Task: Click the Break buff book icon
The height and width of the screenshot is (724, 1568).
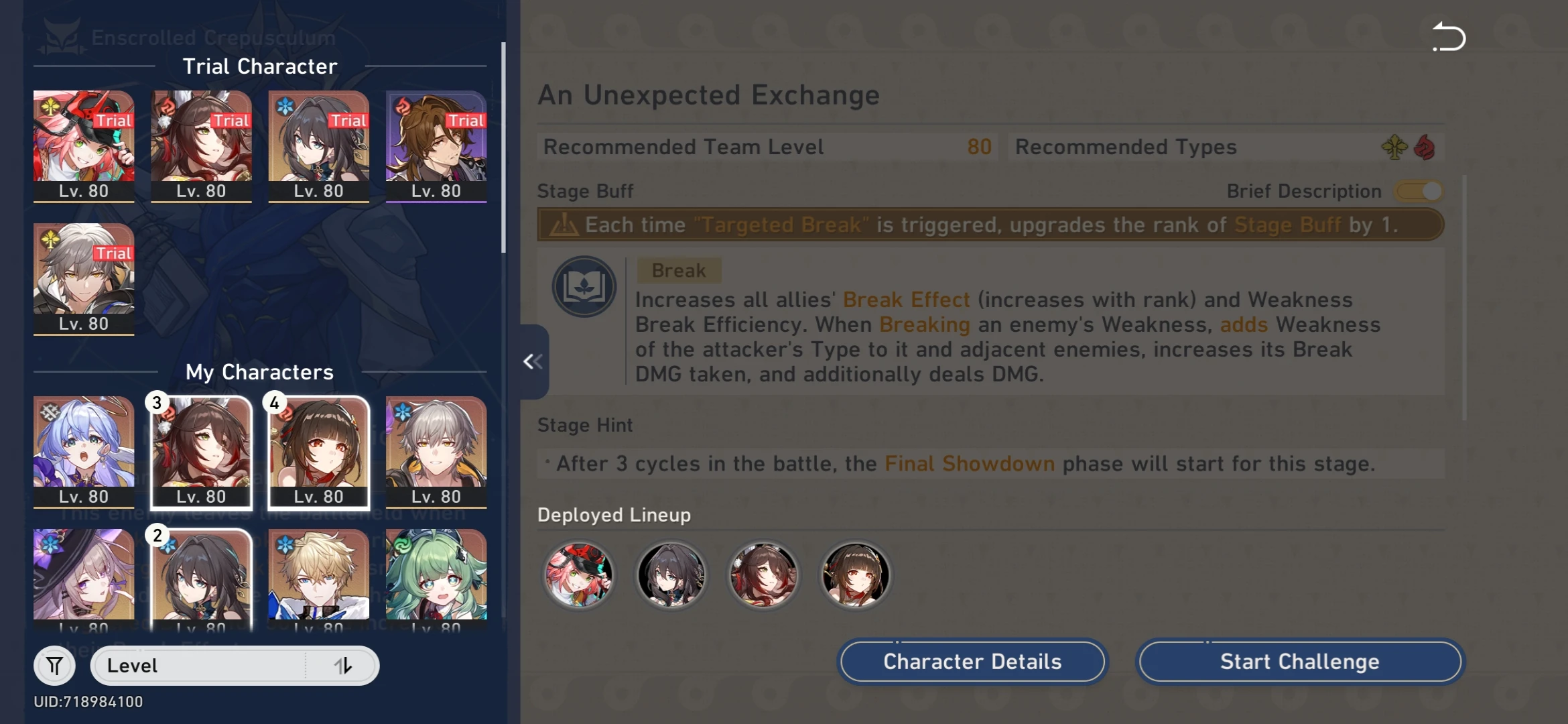Action: [x=585, y=286]
